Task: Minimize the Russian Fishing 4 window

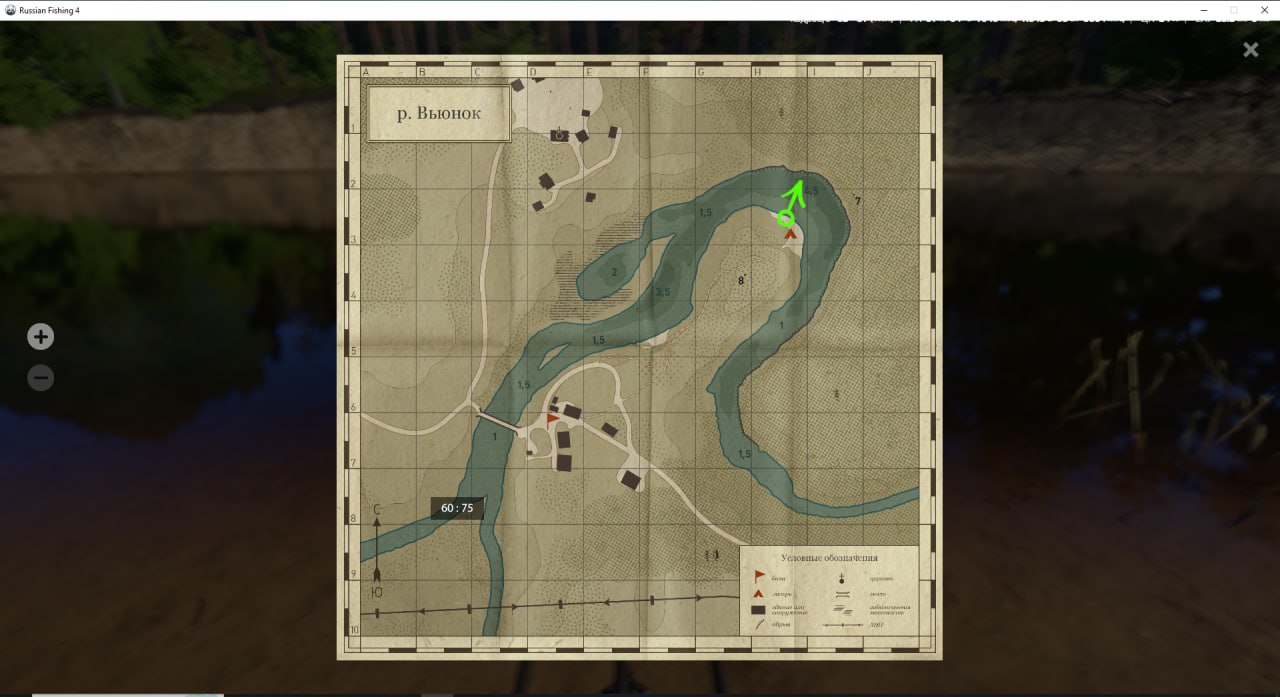Action: 1202,10
